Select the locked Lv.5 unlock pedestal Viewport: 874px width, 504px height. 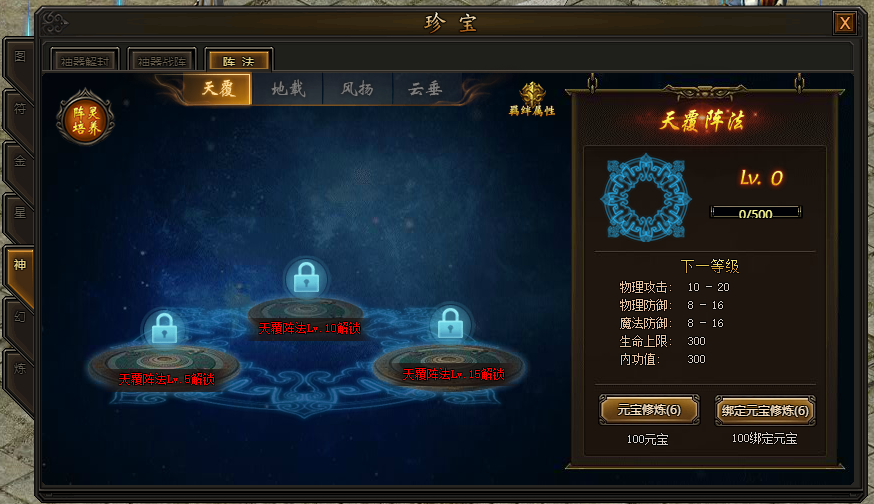click(164, 360)
